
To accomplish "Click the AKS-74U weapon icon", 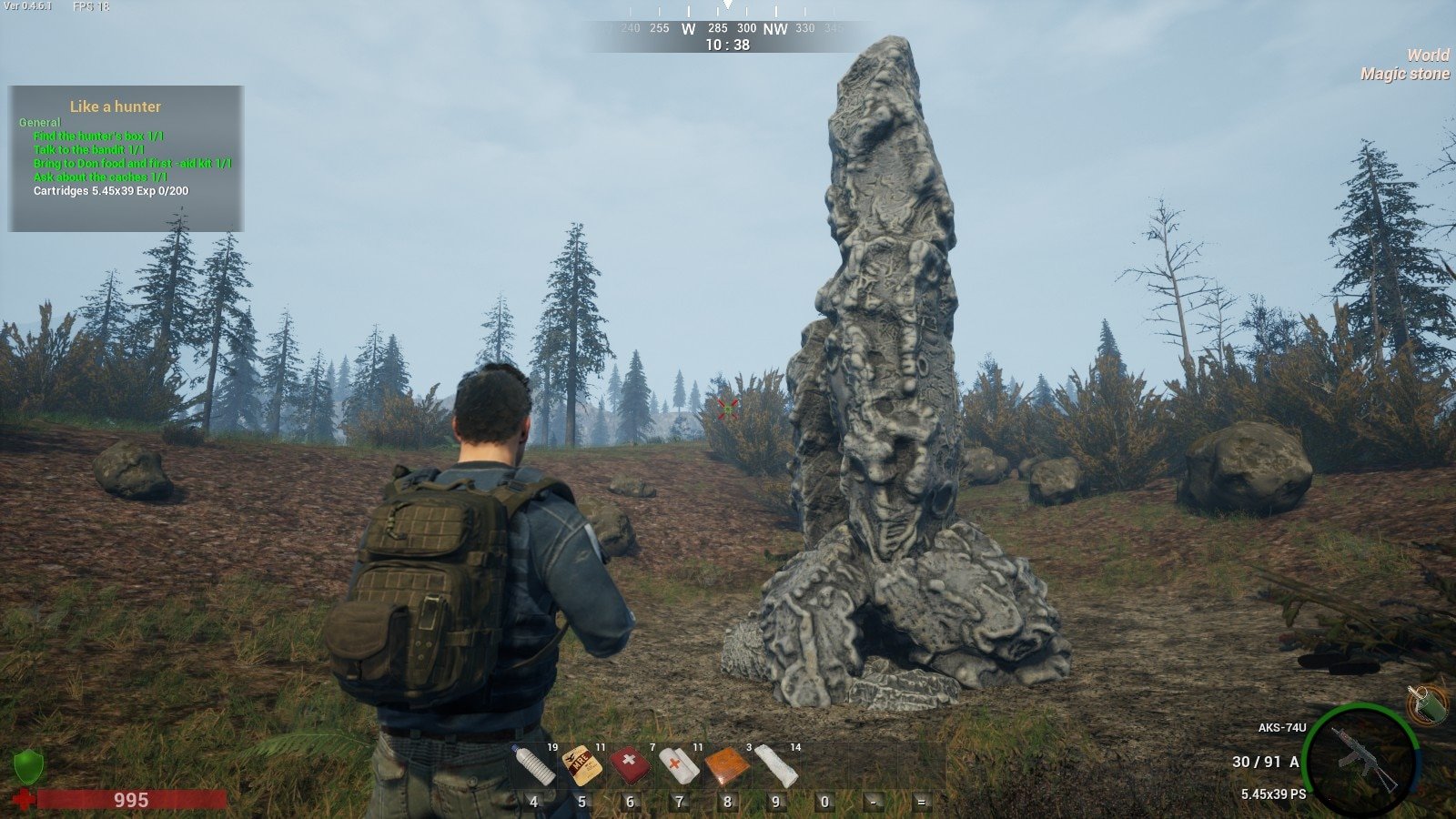I will point(1362,758).
